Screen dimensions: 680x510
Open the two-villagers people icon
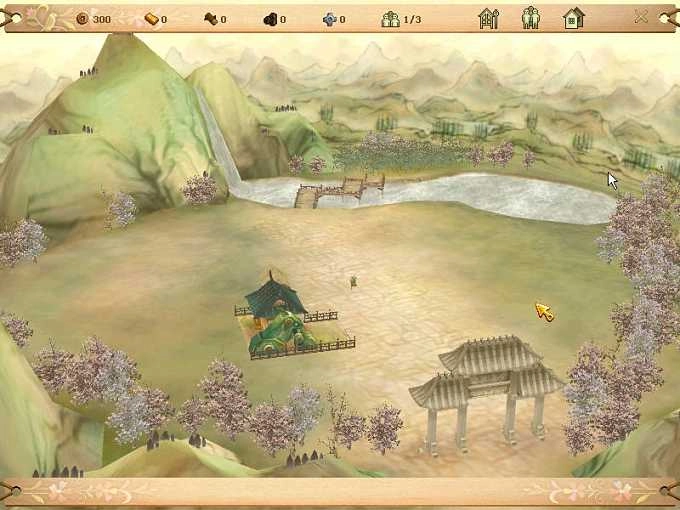click(531, 18)
